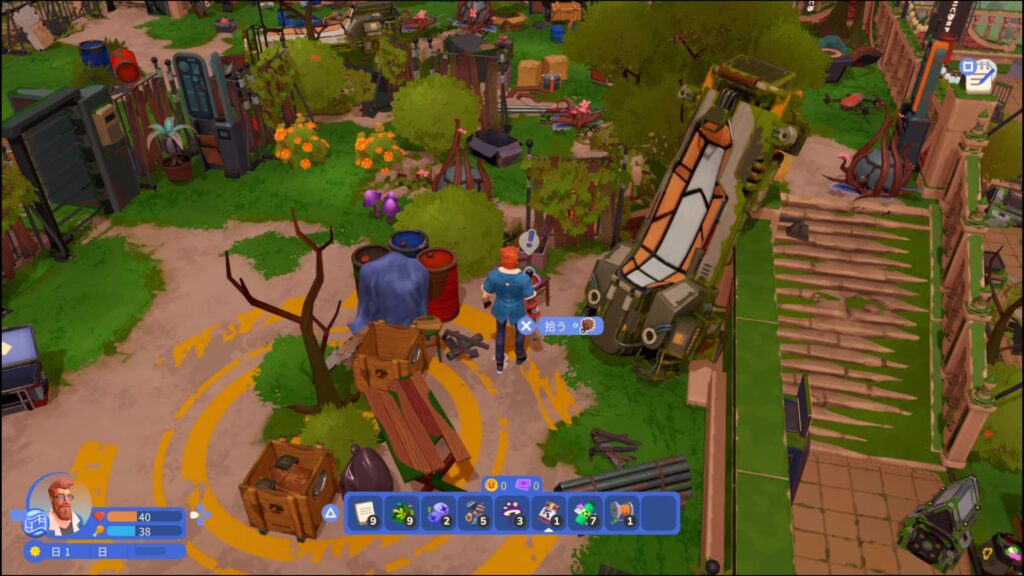Image resolution: width=1024 pixels, height=576 pixels.
Task: Choose the green bottle hotbar slot
Action: point(586,513)
